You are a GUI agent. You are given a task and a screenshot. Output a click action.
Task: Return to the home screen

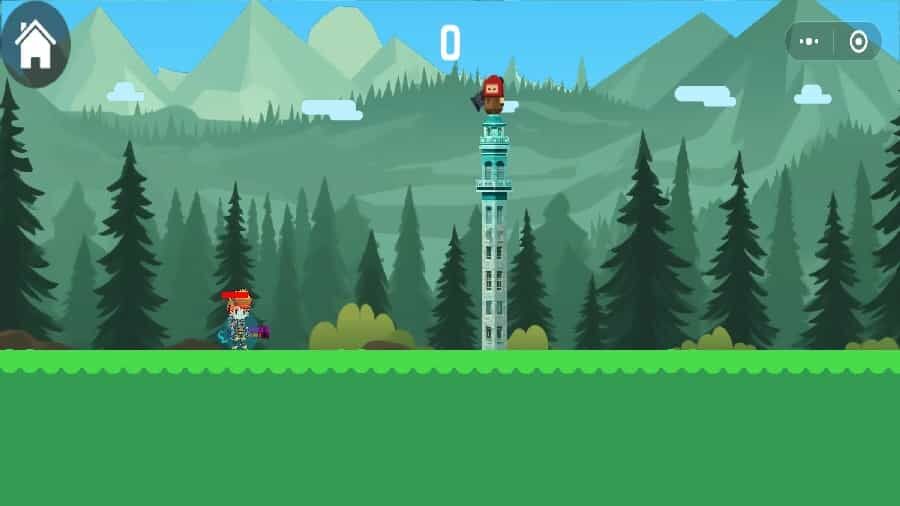(35, 44)
